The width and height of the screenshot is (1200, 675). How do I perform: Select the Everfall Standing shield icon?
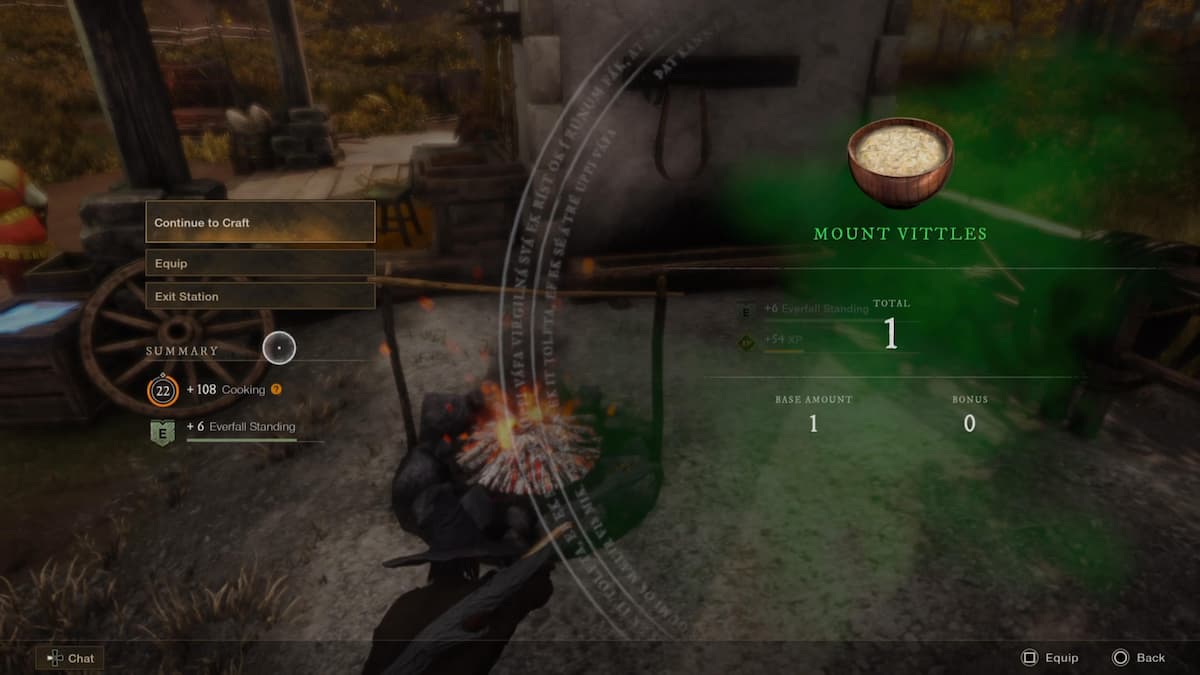tap(162, 432)
